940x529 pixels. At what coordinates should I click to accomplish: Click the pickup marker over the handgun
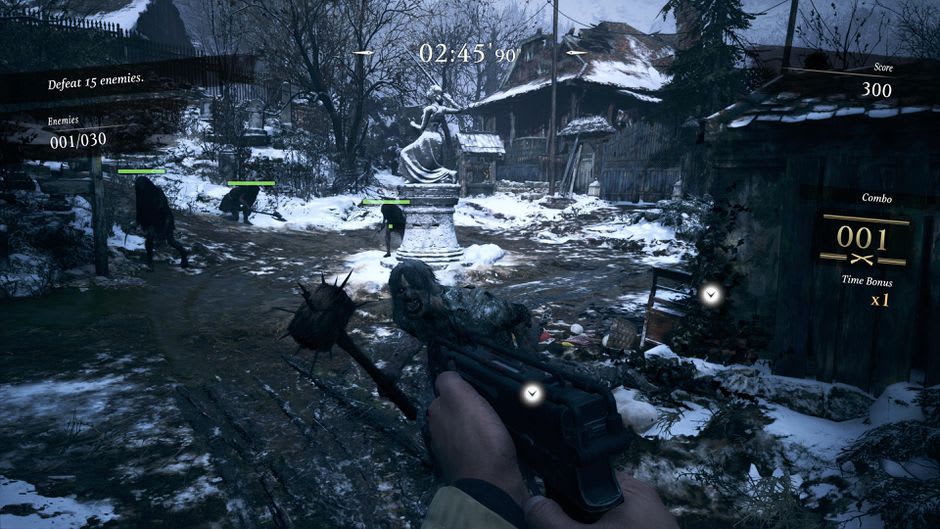pos(533,393)
